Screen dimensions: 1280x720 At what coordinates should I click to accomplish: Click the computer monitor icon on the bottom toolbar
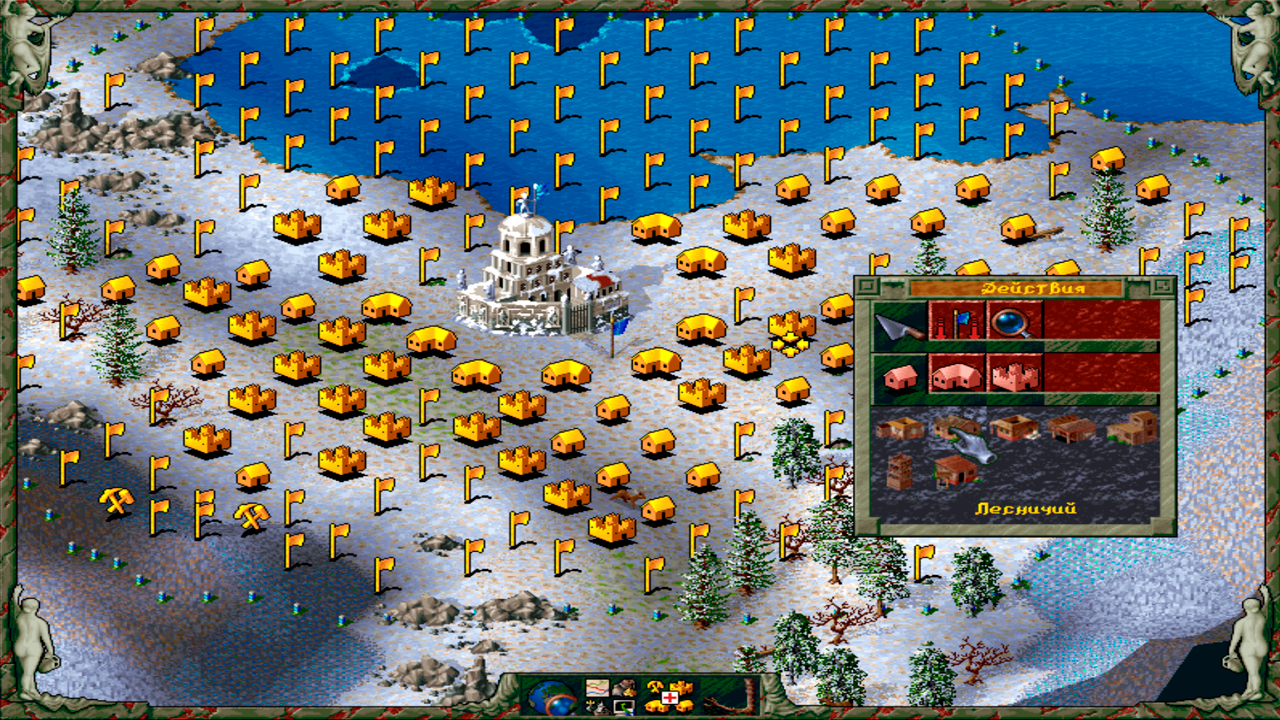coord(625,709)
